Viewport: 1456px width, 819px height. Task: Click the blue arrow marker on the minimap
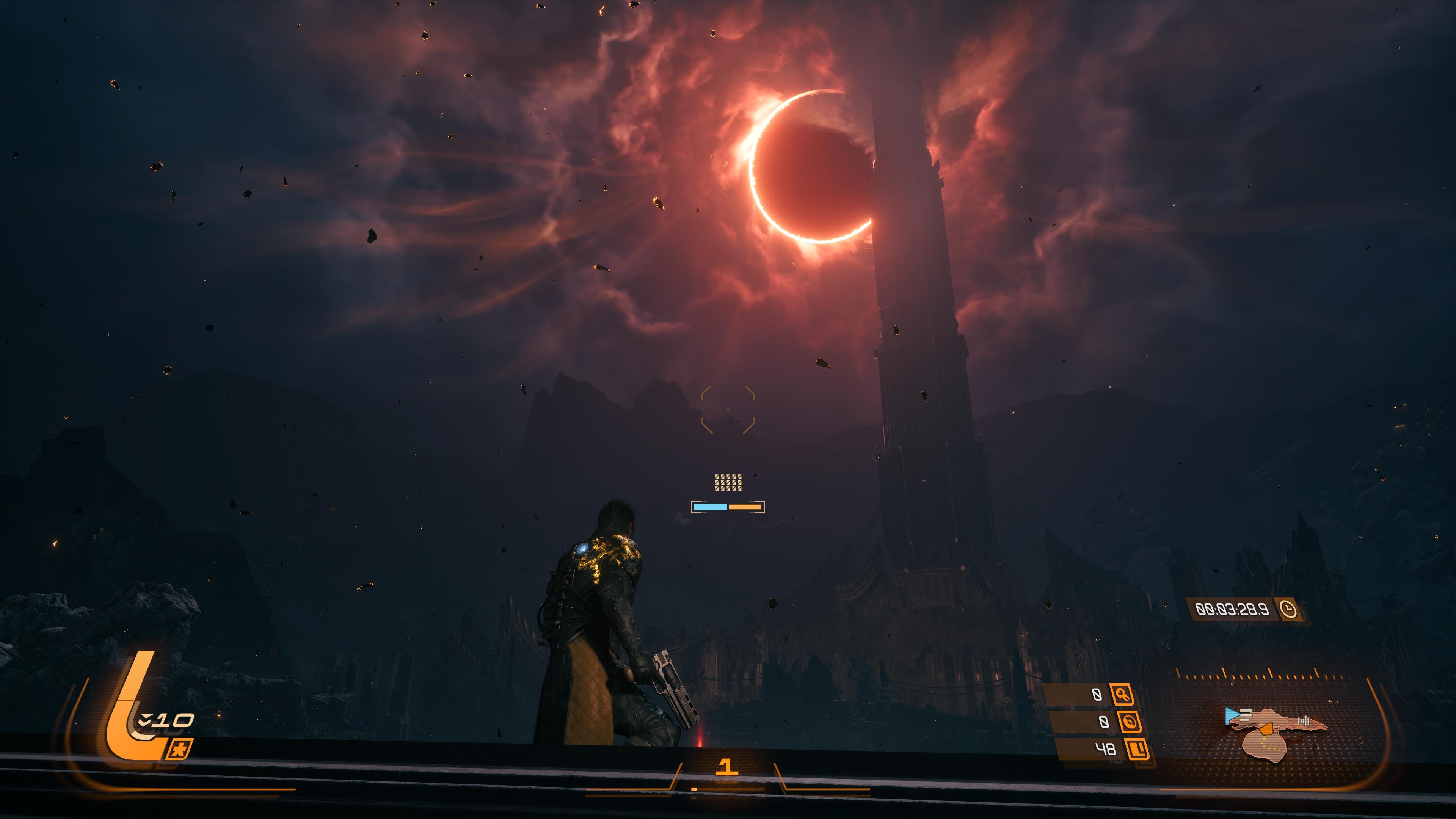click(x=1232, y=716)
